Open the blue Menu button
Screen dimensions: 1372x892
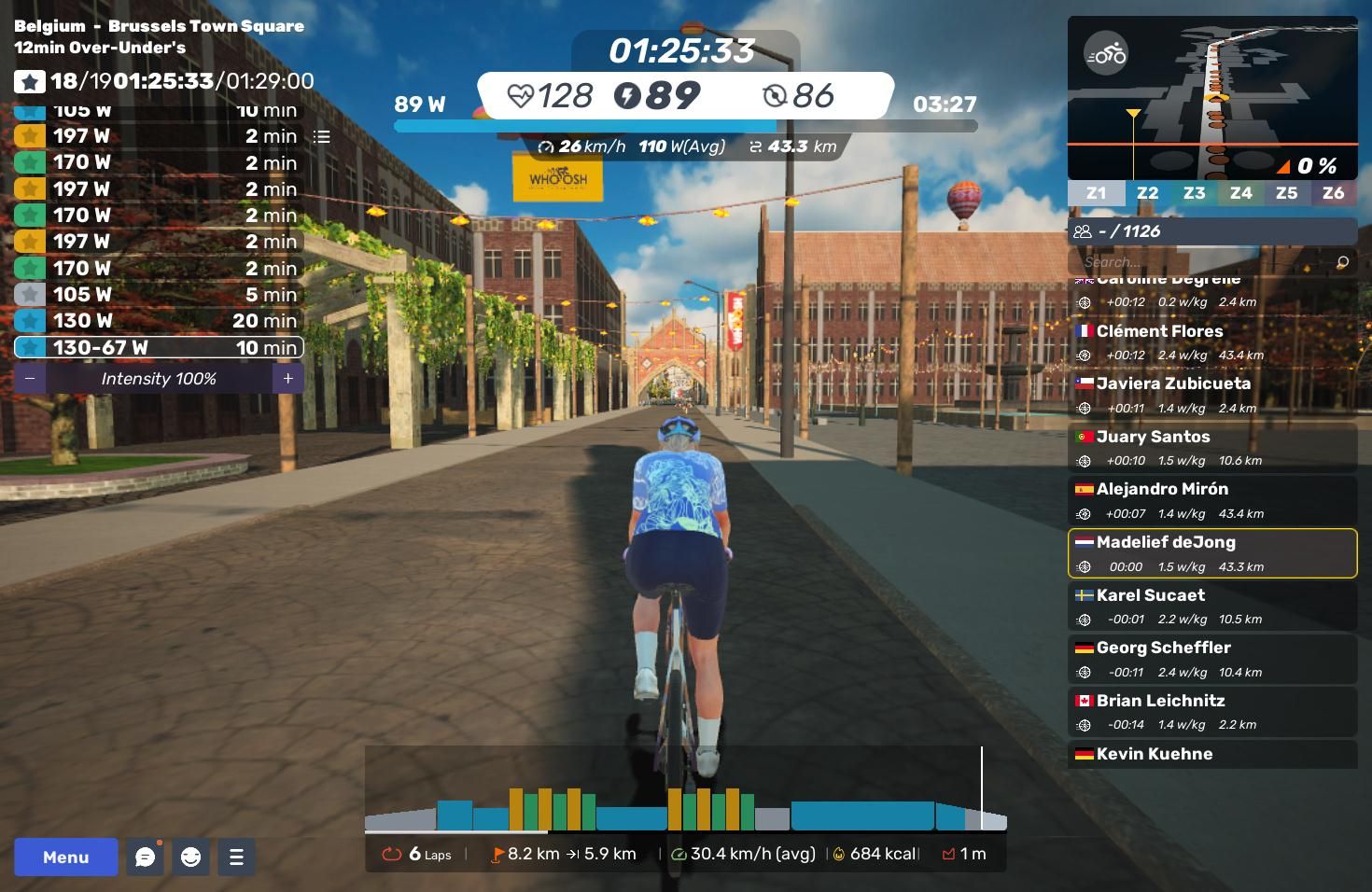(65, 857)
